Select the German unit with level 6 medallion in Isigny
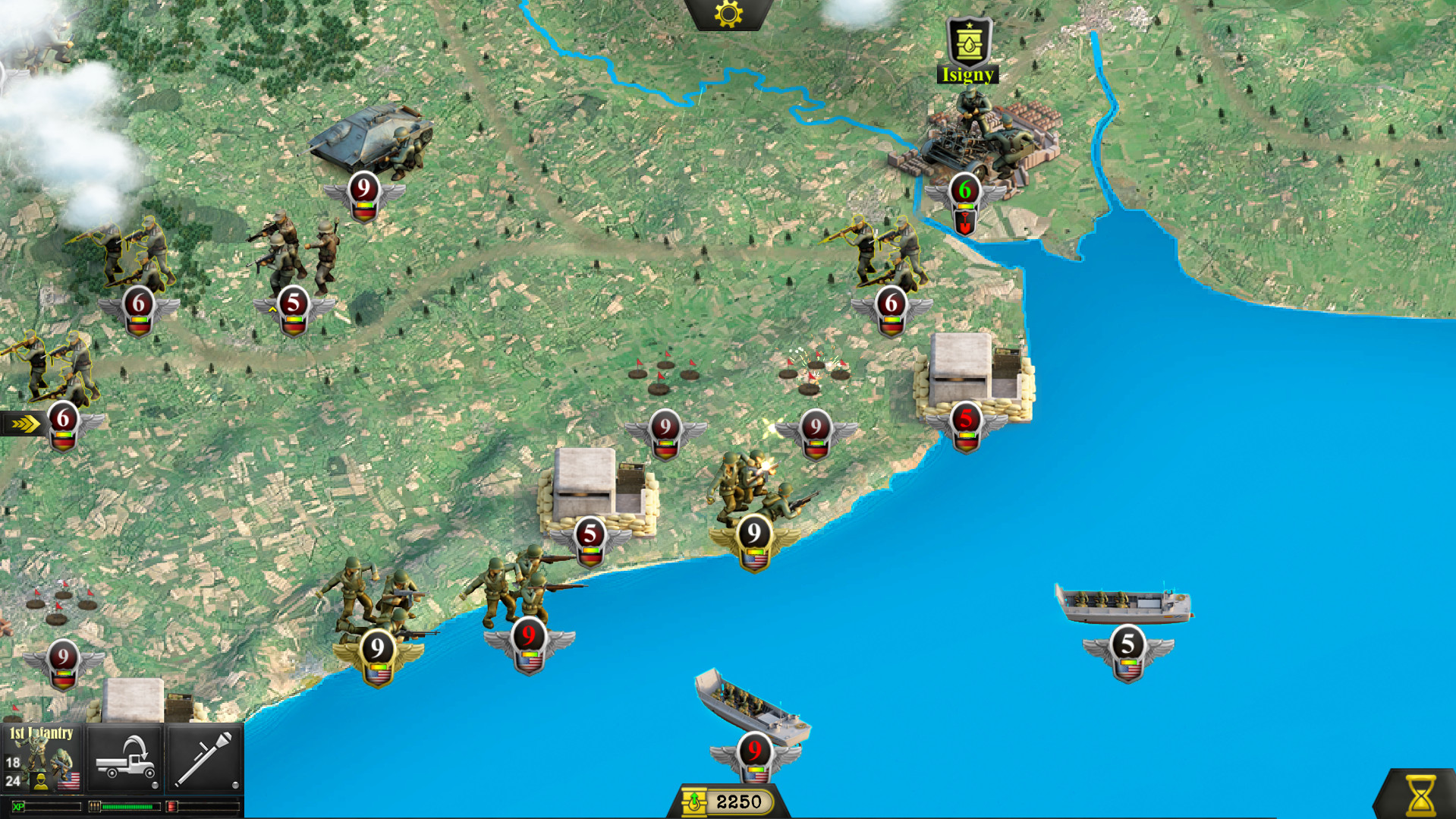The height and width of the screenshot is (819, 1456). pos(965,191)
